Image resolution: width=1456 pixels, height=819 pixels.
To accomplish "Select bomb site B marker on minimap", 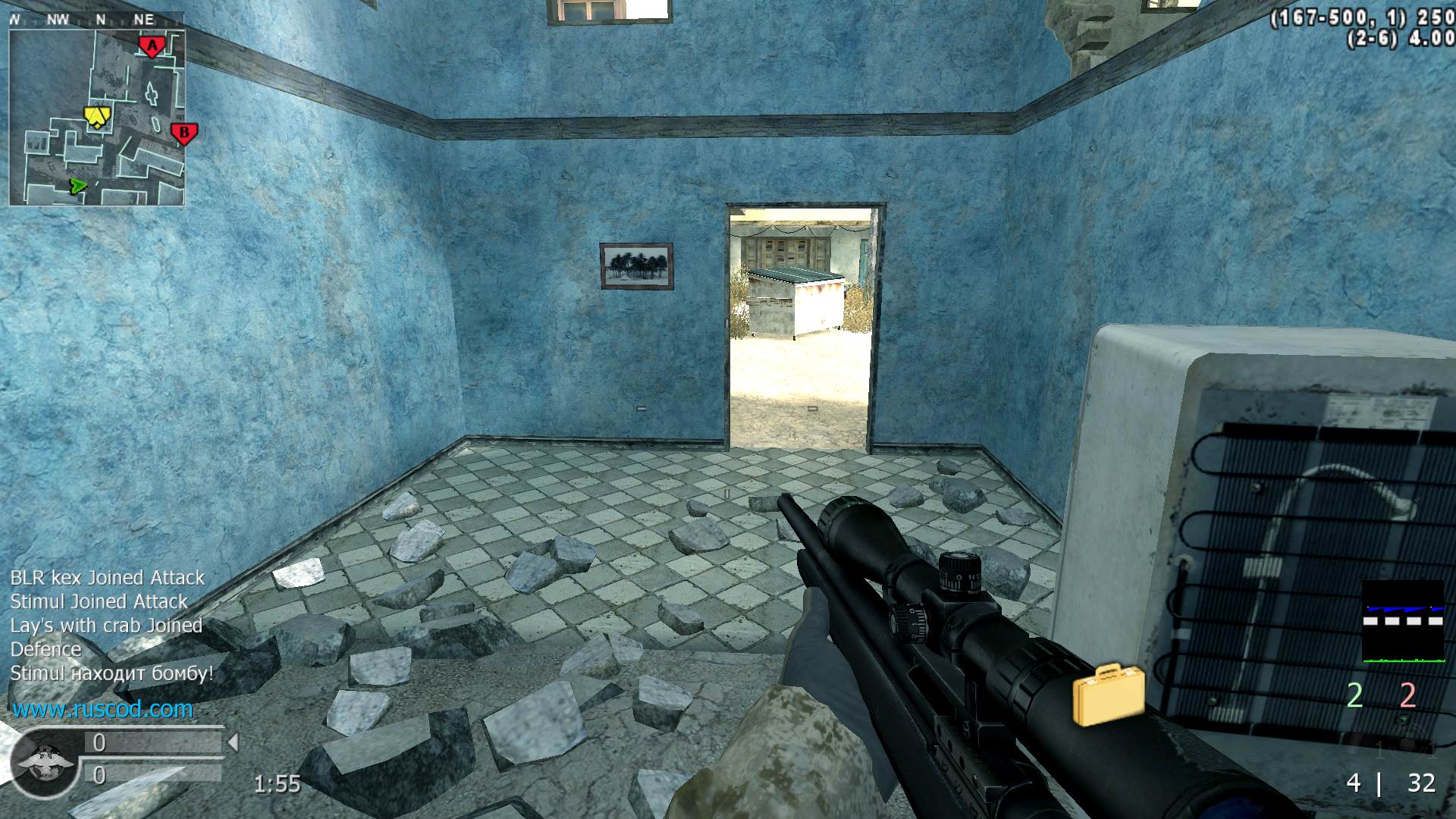I will pos(184,133).
